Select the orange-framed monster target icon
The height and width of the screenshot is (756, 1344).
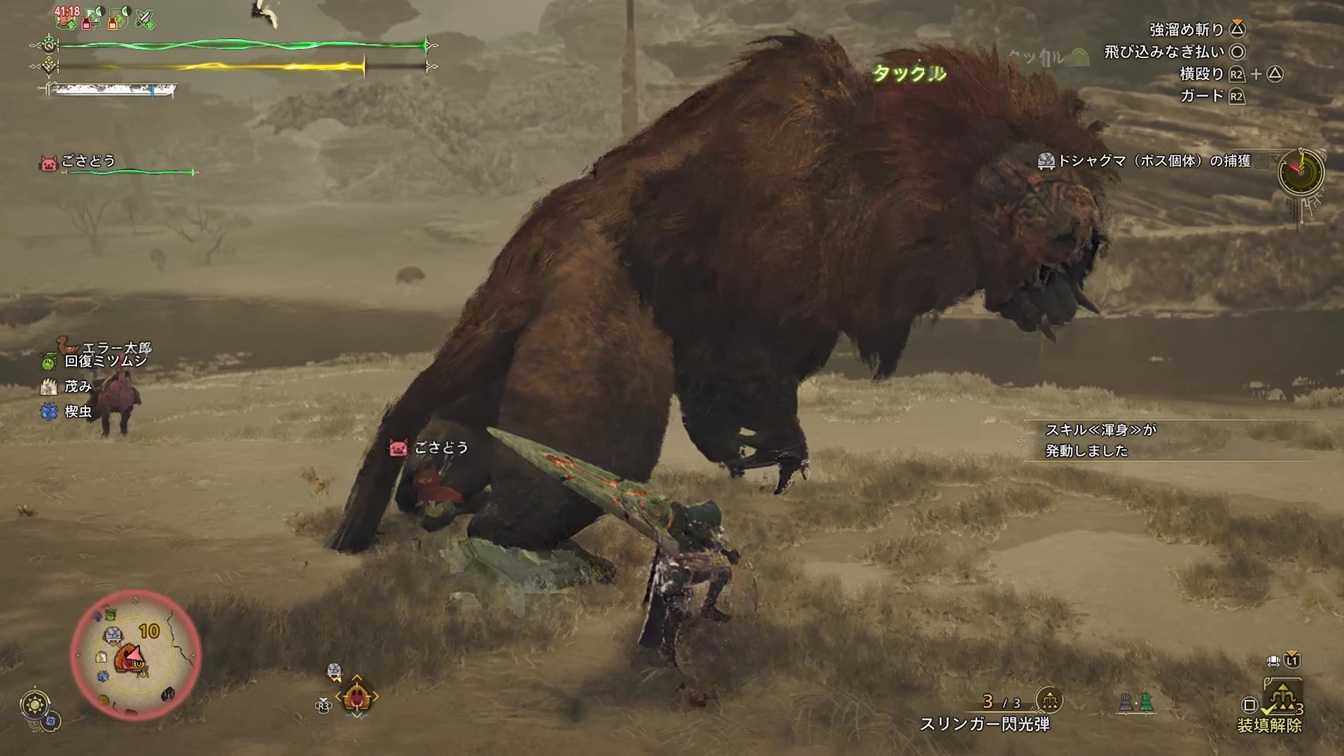356,695
